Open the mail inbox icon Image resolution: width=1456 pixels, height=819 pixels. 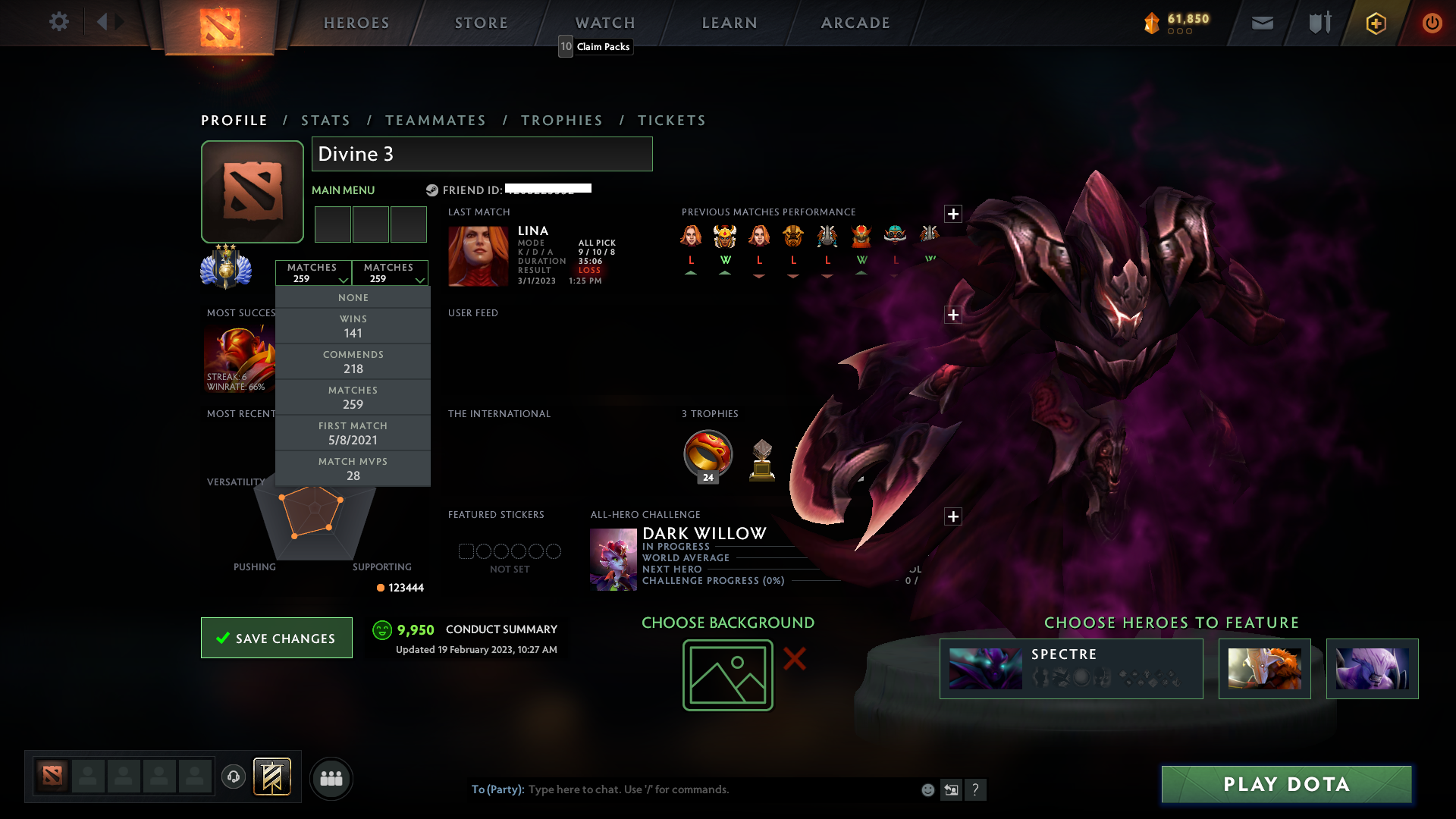1261,23
